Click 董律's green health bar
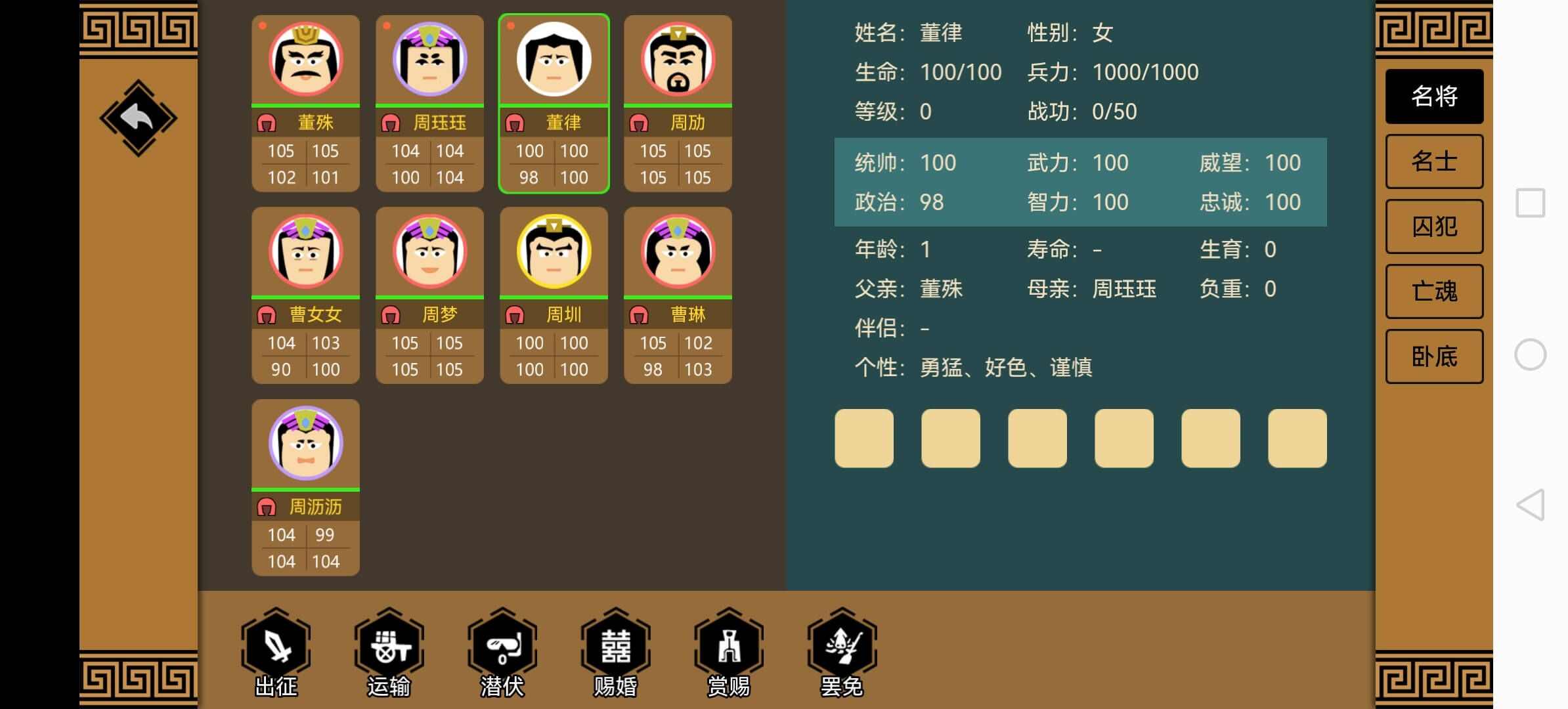This screenshot has width=1568, height=709. click(x=553, y=105)
